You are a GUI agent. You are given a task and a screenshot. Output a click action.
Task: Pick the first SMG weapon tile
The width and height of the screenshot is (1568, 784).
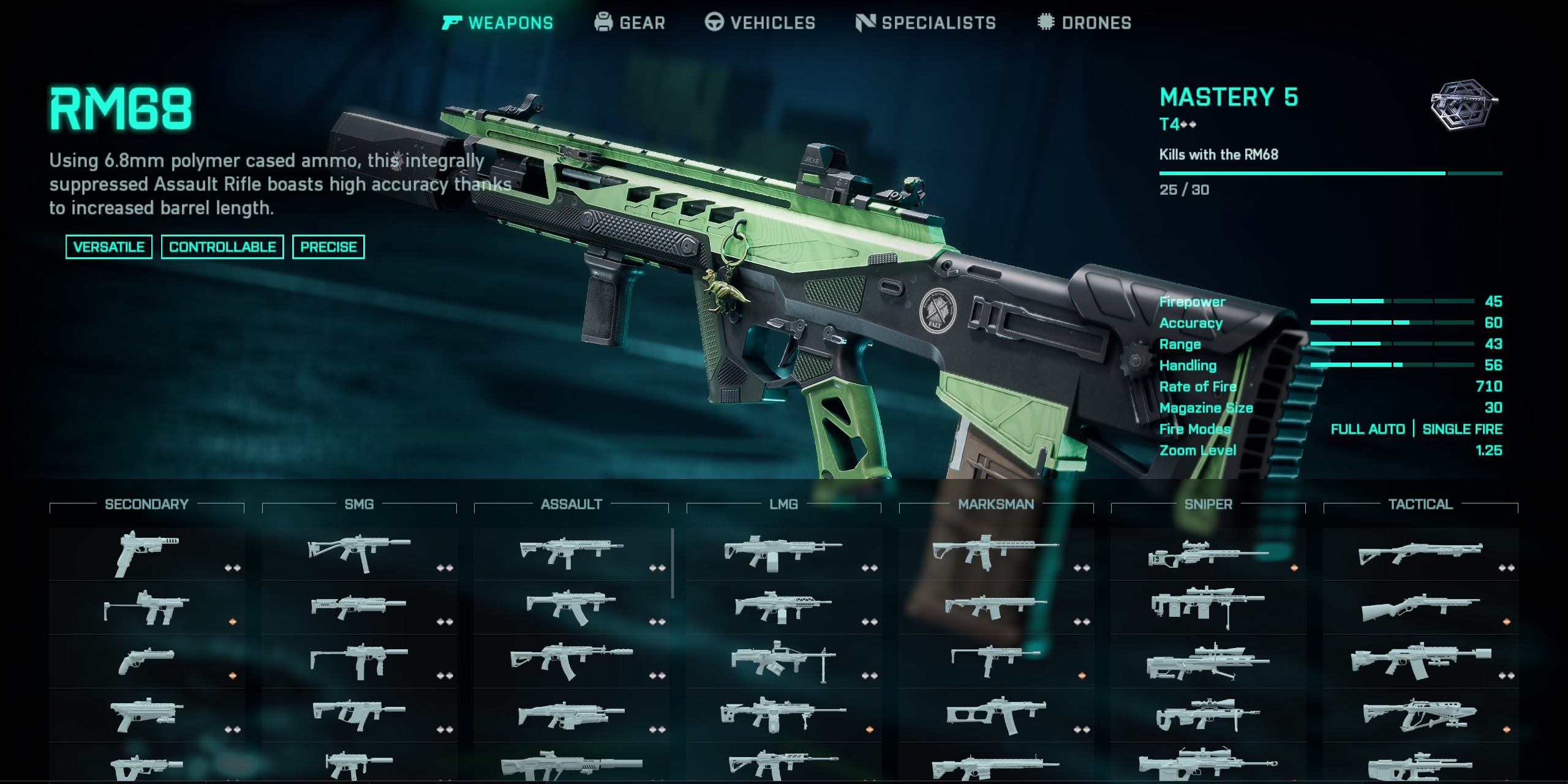point(359,554)
